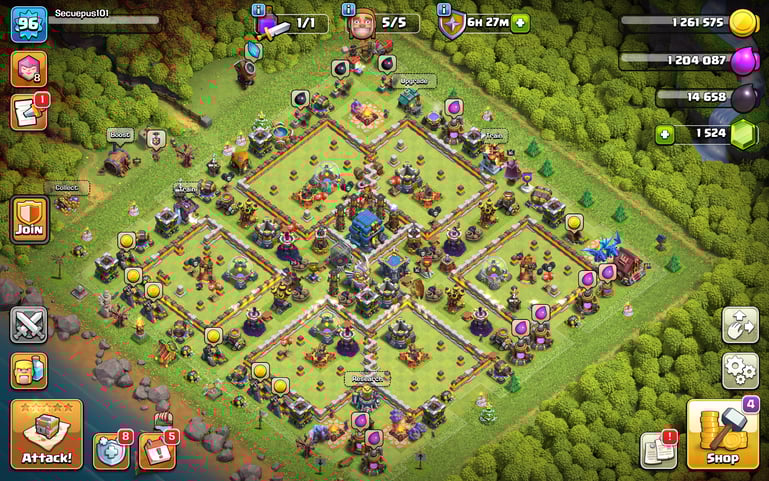The height and width of the screenshot is (481, 769).
Task: Open the gear Settings button
Action: point(740,370)
